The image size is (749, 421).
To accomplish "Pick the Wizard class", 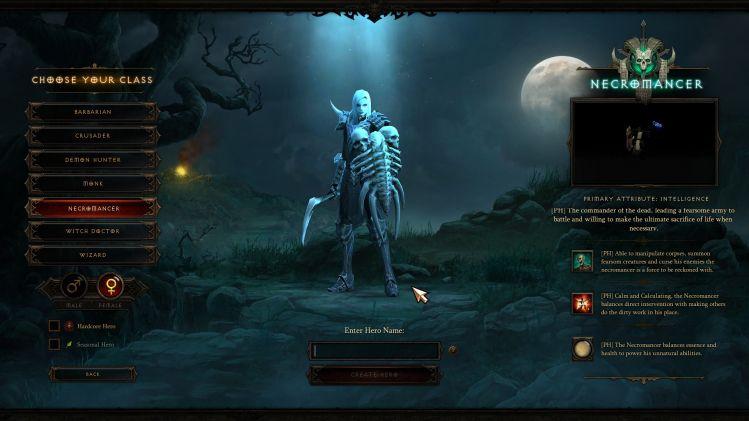I will pyautogui.click(x=92, y=255).
